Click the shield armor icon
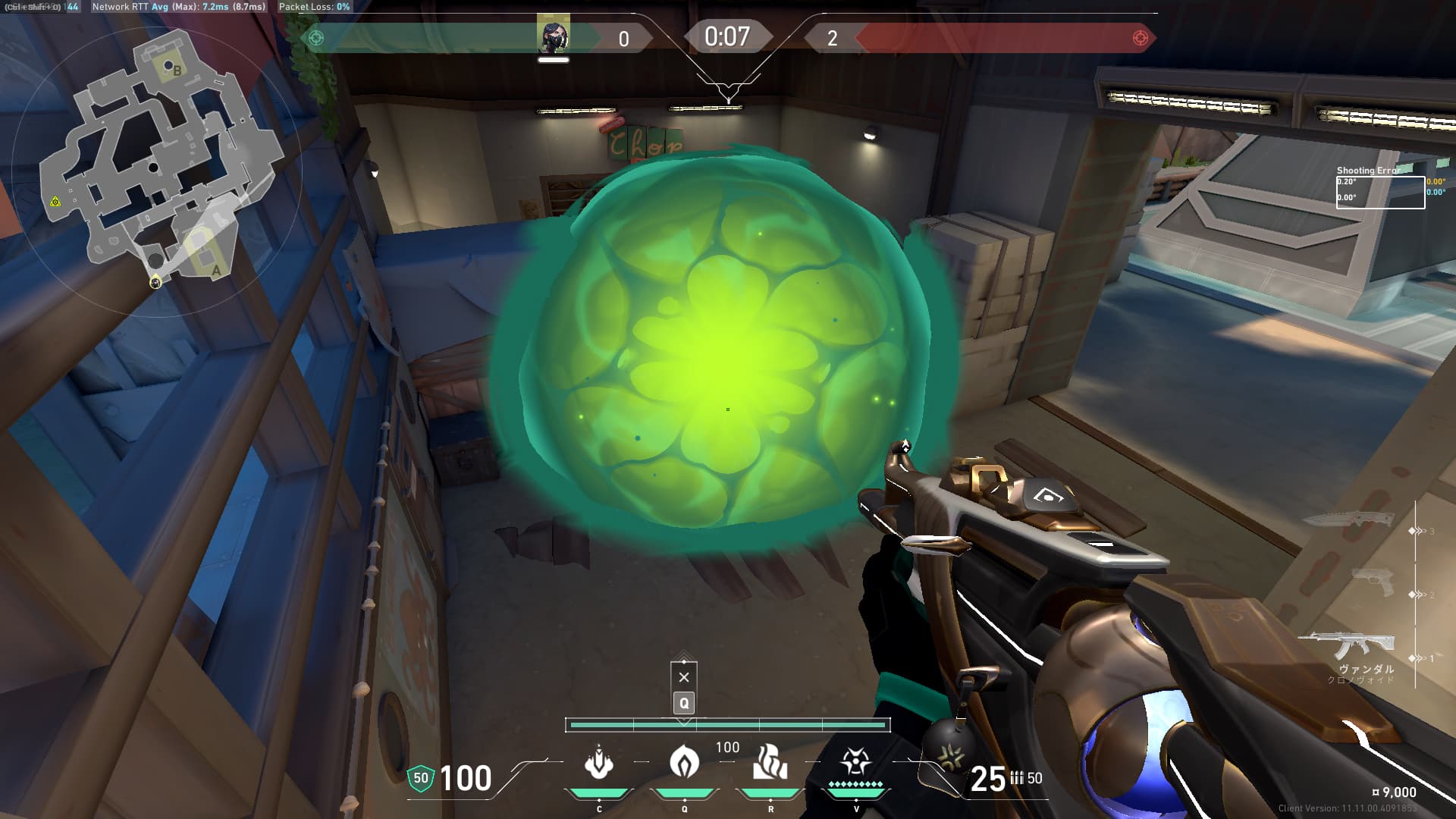The image size is (1456, 819). tap(421, 778)
